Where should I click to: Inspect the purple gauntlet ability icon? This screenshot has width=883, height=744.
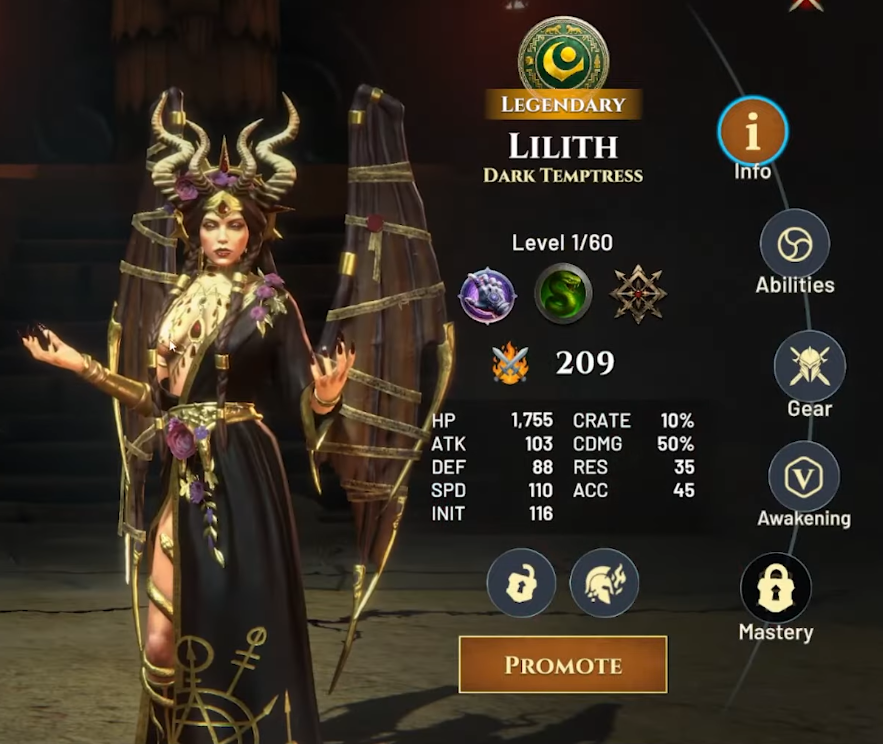coord(487,295)
